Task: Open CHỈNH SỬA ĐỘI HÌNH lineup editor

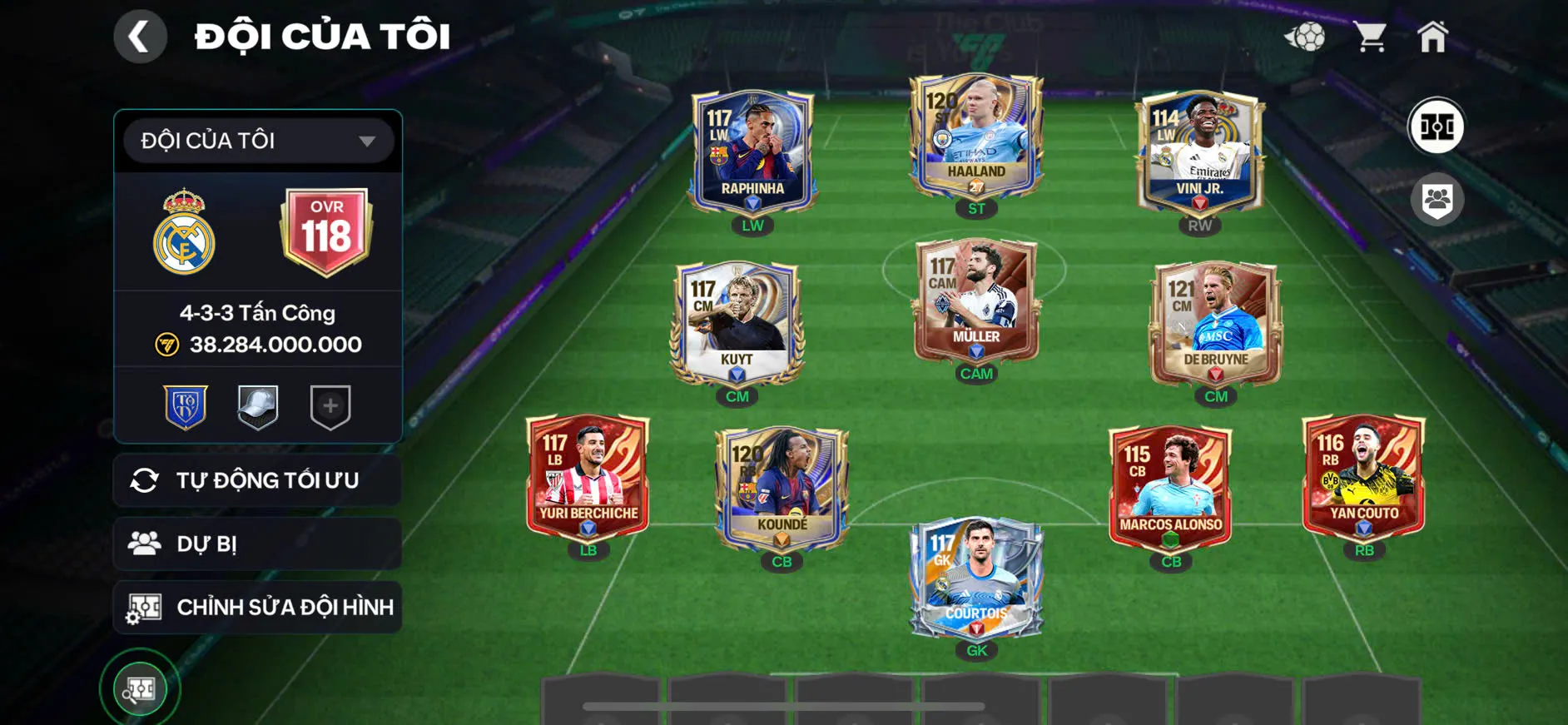Action: click(258, 607)
